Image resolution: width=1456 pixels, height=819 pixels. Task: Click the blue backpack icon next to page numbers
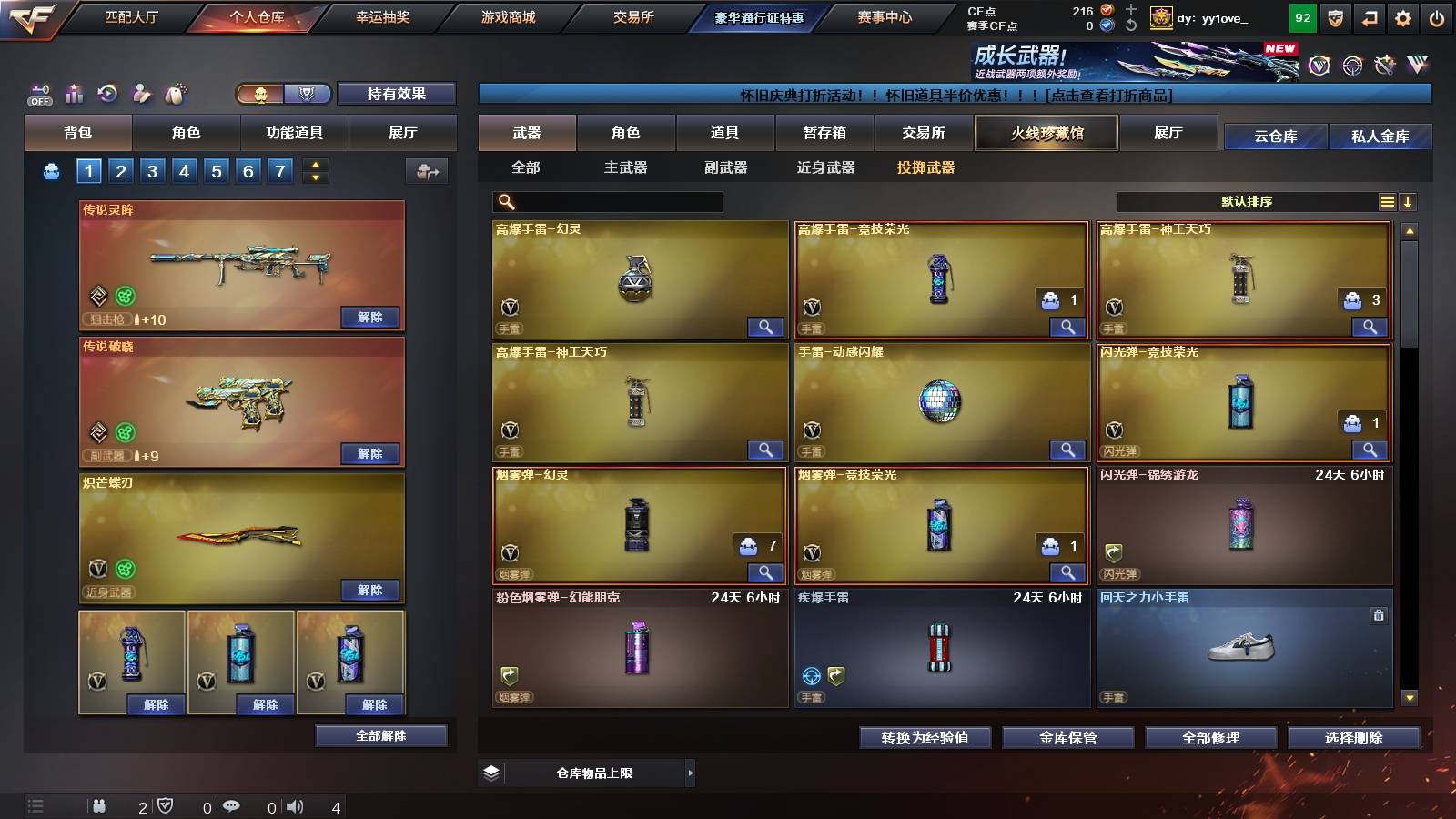click(50, 170)
